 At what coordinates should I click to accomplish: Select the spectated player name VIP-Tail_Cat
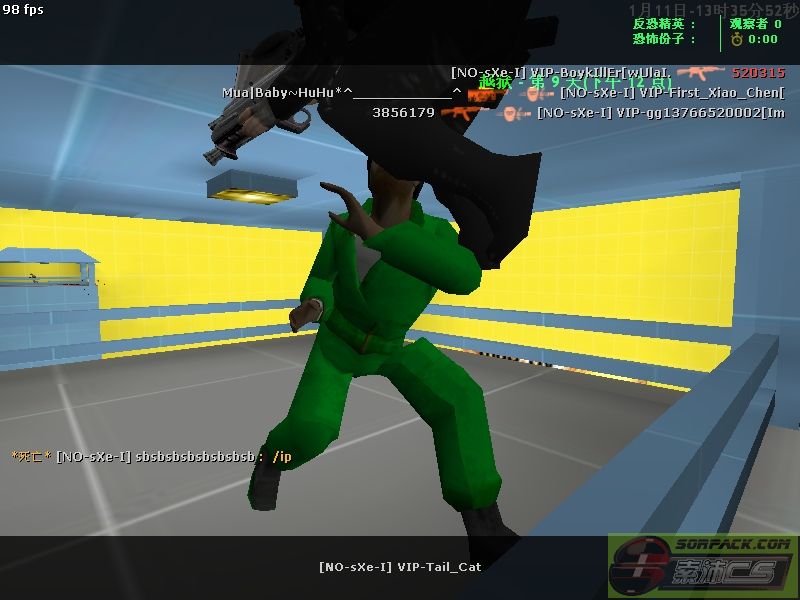click(400, 567)
